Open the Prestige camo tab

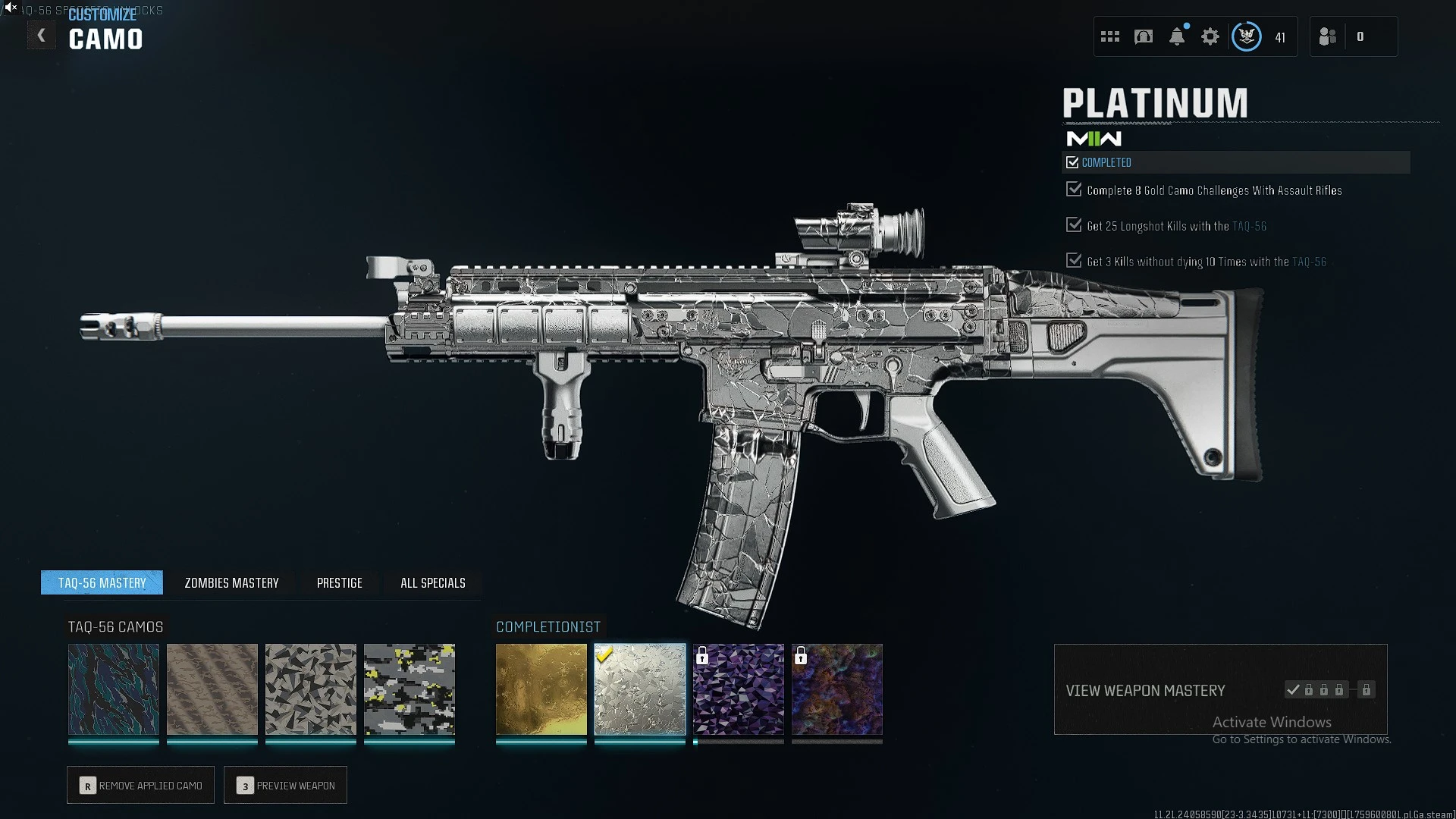point(339,582)
